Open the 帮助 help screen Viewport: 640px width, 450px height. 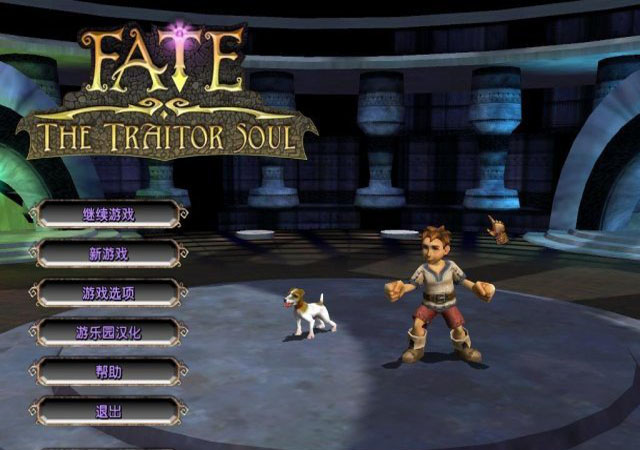click(108, 371)
